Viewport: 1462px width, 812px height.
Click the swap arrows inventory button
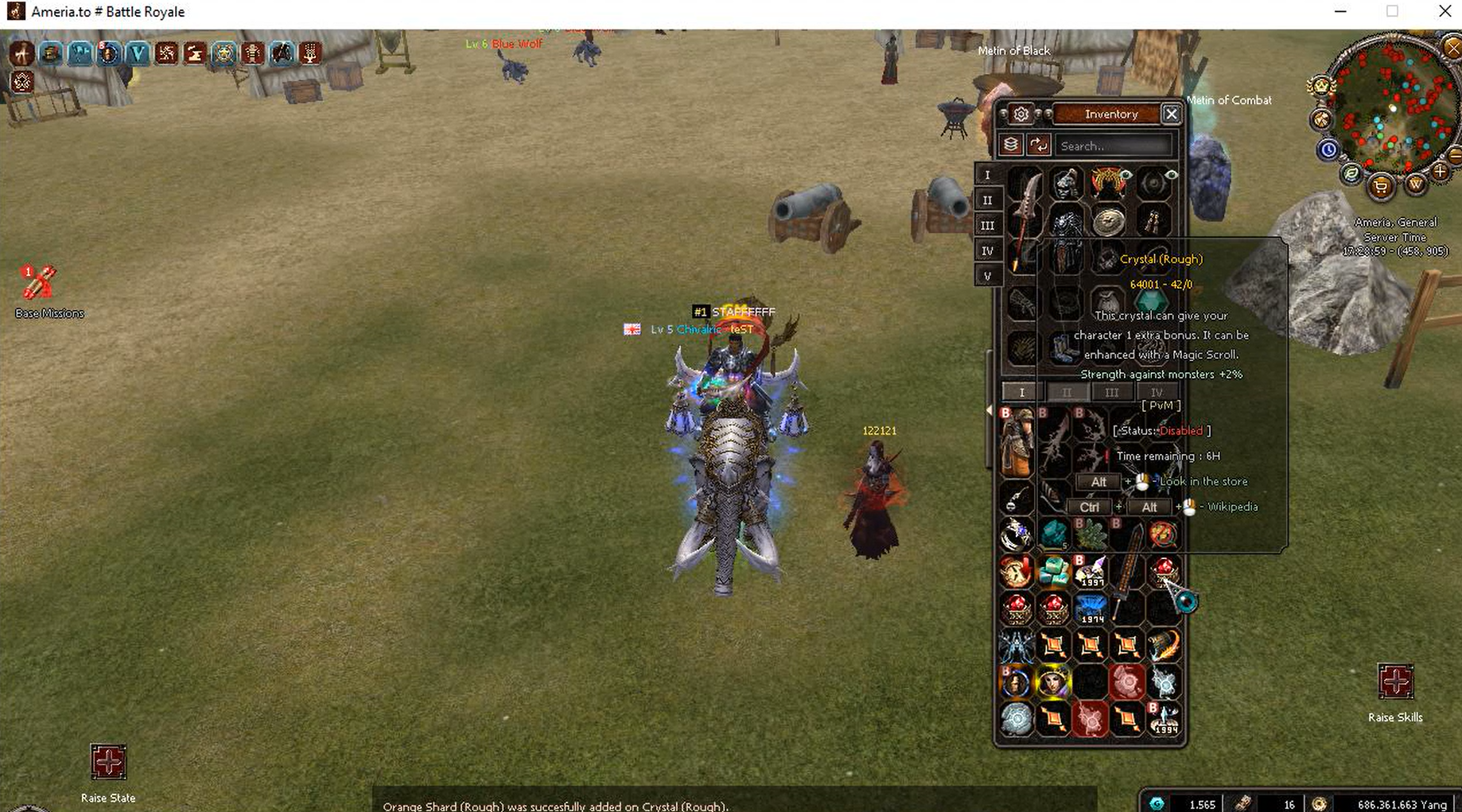[x=1039, y=145]
